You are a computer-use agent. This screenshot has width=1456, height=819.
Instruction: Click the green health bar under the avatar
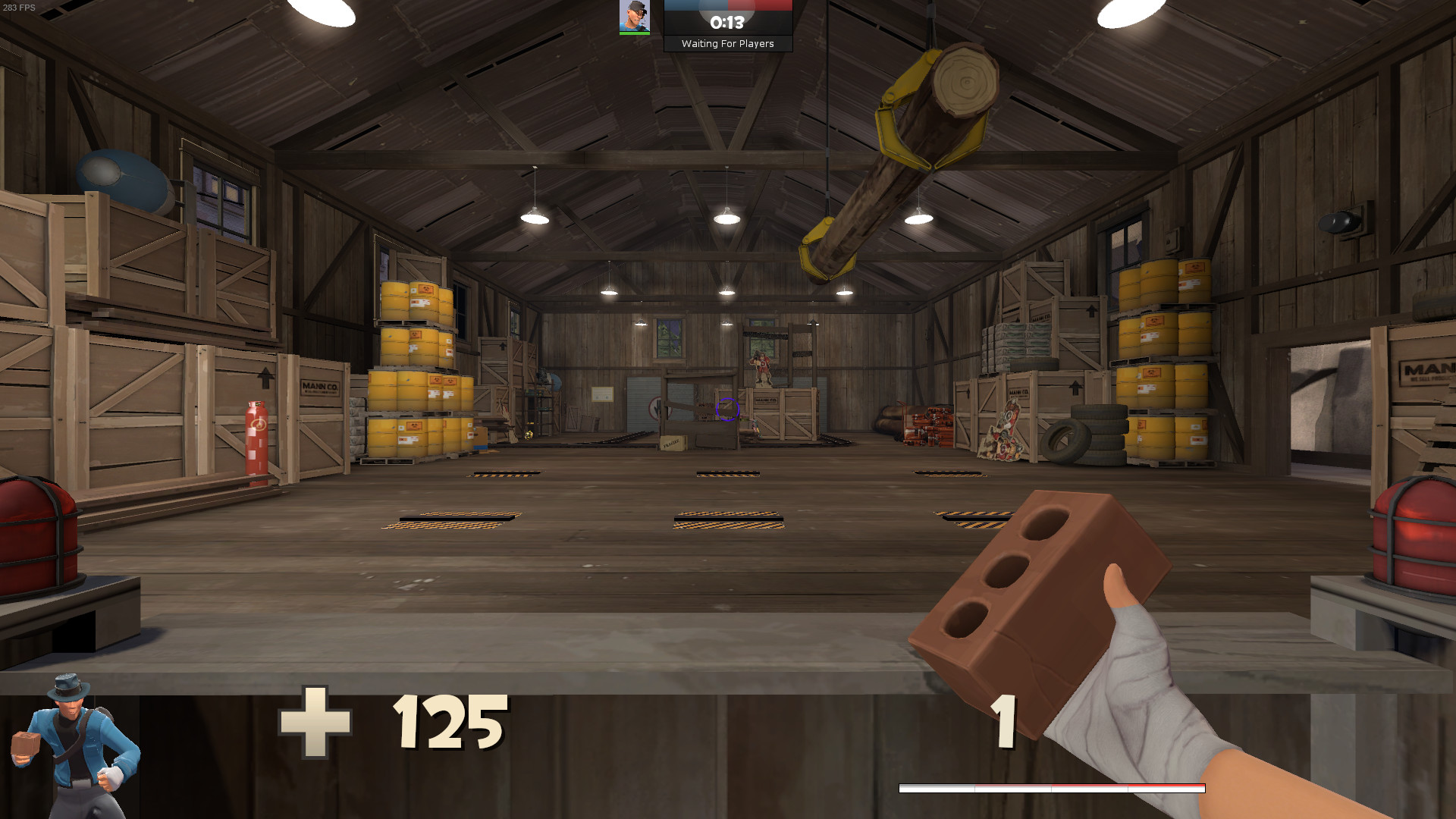point(635,33)
